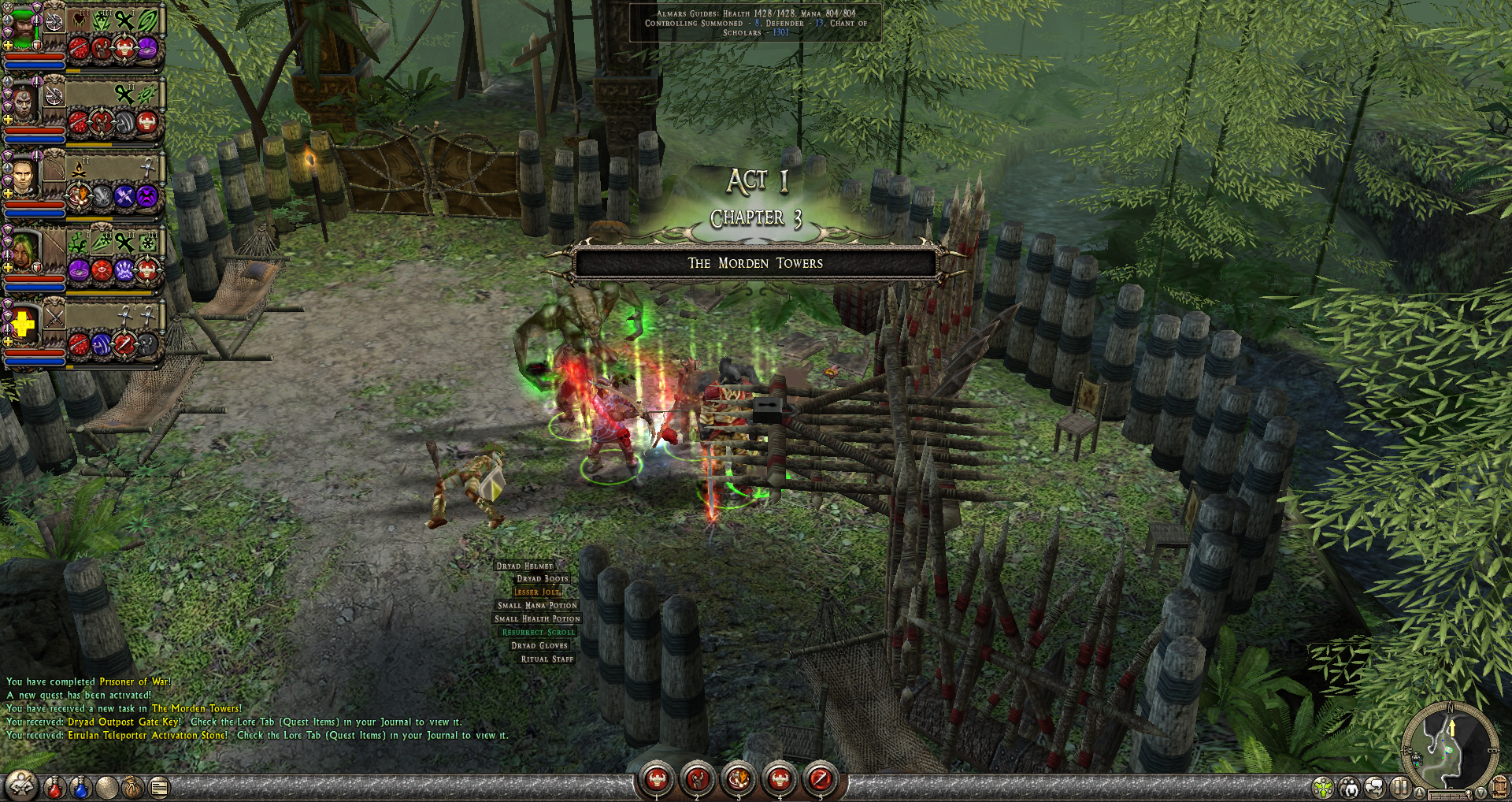Open the party members button
Viewport: 1512px width, 802px height.
(x=1350, y=787)
